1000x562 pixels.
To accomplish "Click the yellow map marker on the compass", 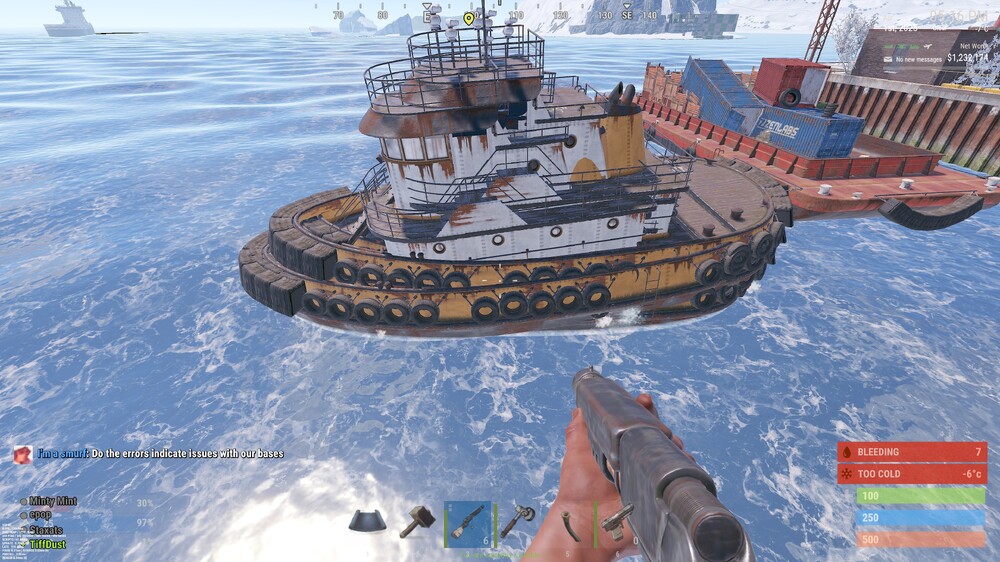I will (x=469, y=18).
